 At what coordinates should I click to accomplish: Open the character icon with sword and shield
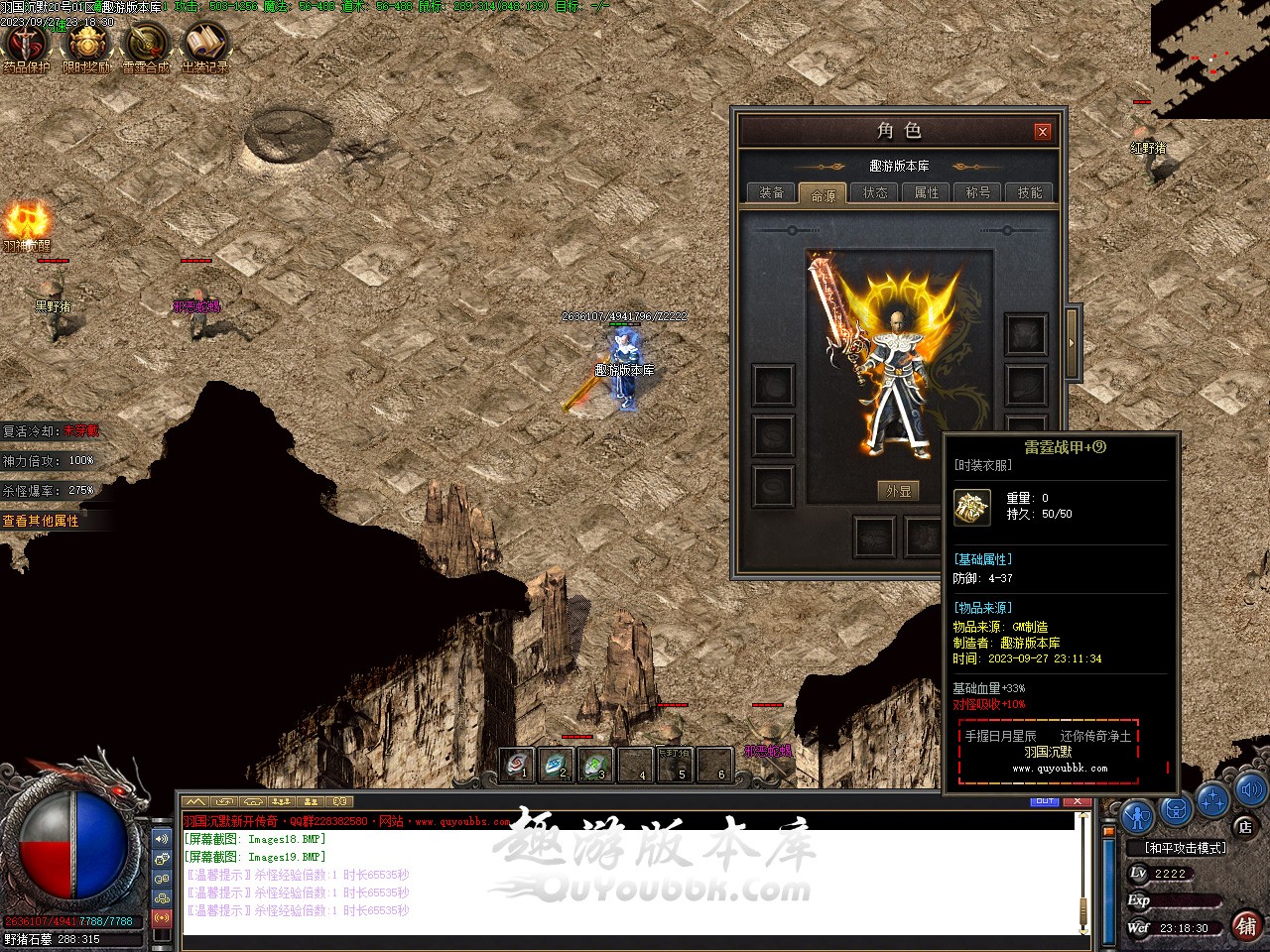pyautogui.click(x=1137, y=815)
